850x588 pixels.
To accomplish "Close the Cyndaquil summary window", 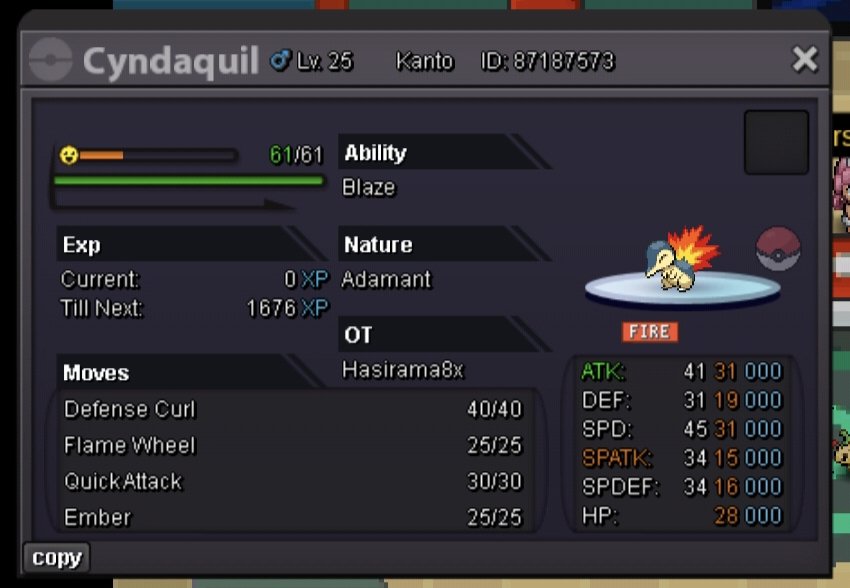I will 804,60.
